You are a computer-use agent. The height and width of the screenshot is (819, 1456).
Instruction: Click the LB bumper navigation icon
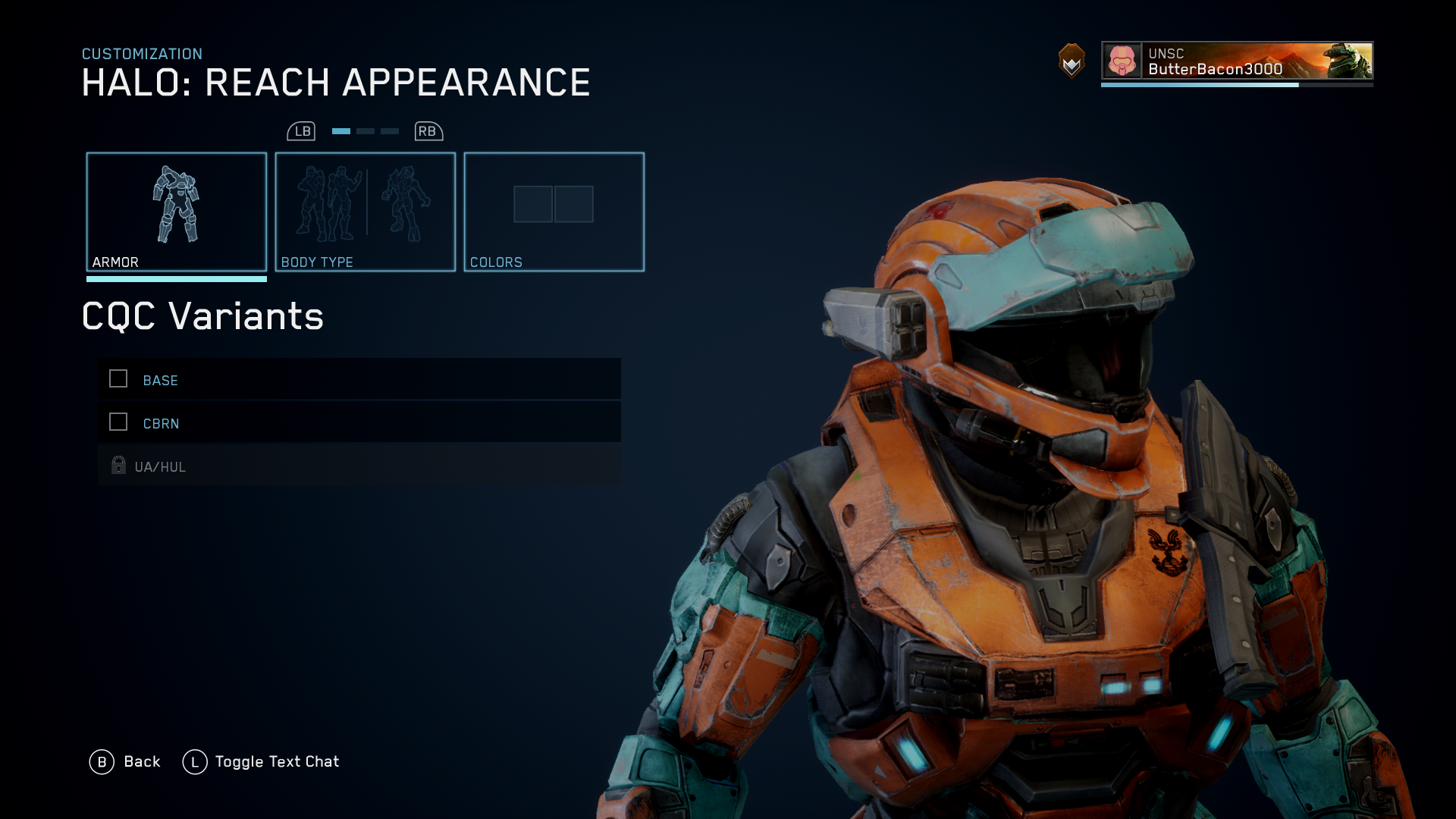point(302,130)
